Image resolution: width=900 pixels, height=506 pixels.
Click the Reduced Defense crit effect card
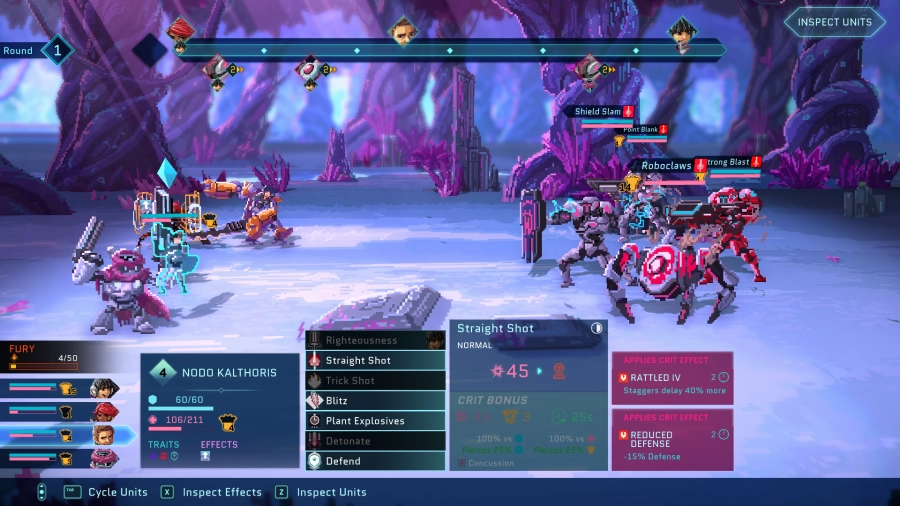[x=672, y=439]
